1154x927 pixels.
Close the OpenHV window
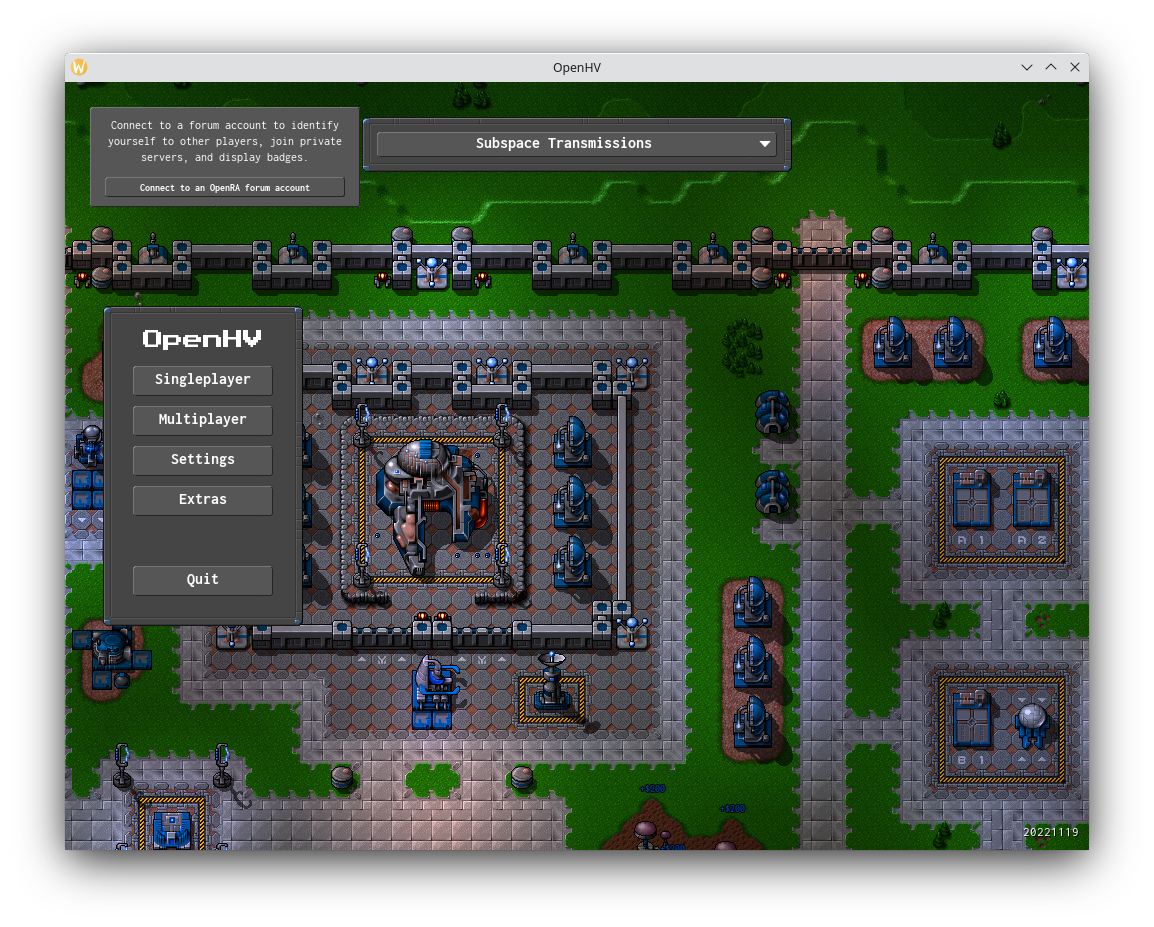point(1075,67)
